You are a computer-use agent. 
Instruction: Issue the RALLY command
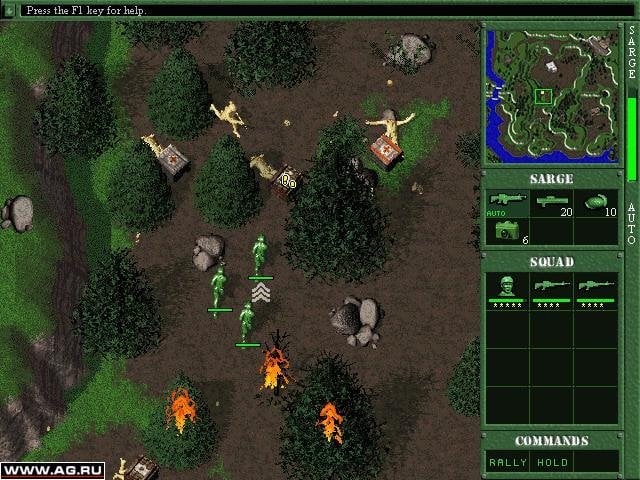click(x=505, y=462)
